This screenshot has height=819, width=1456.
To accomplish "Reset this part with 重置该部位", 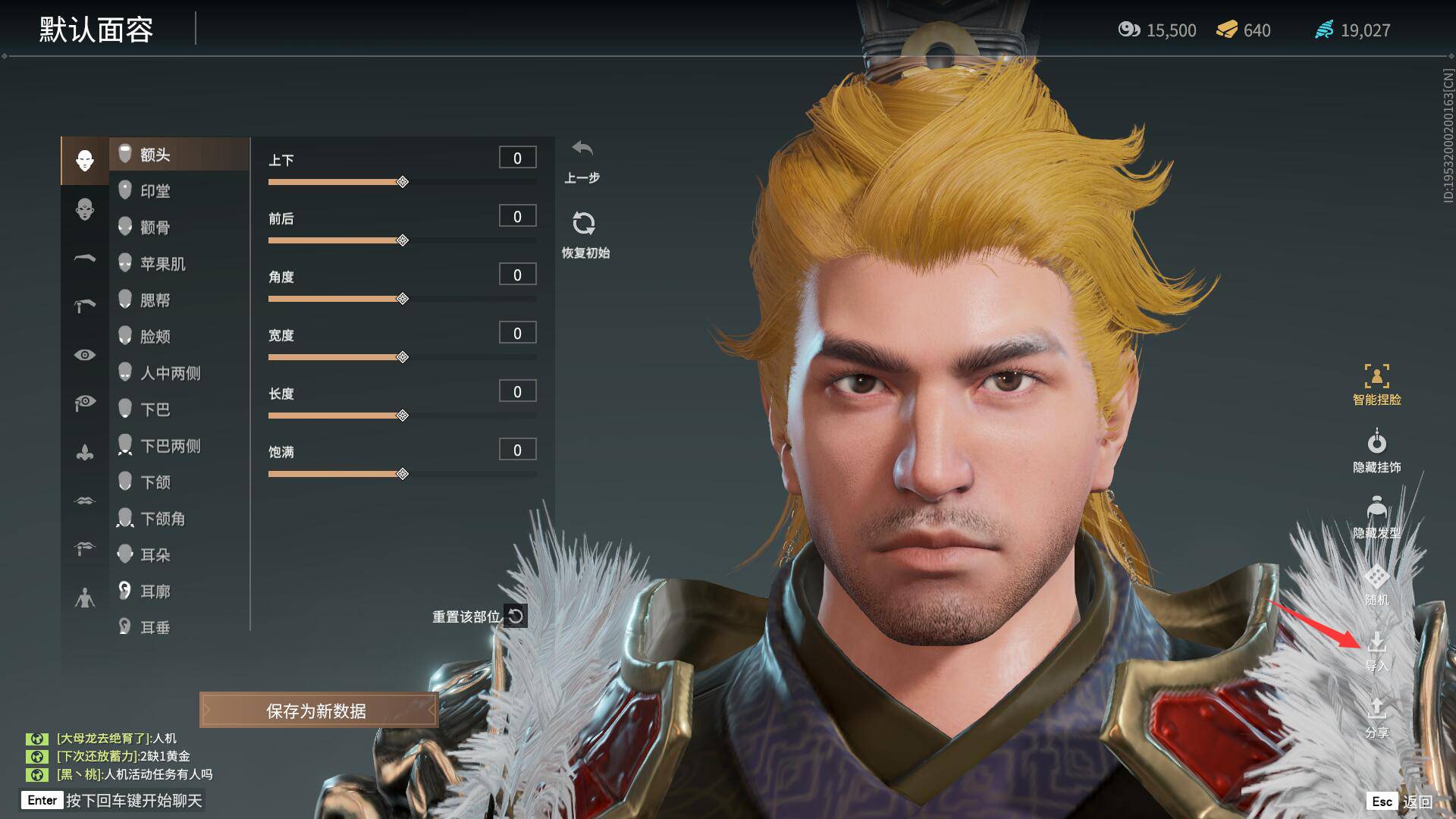I will (x=479, y=617).
